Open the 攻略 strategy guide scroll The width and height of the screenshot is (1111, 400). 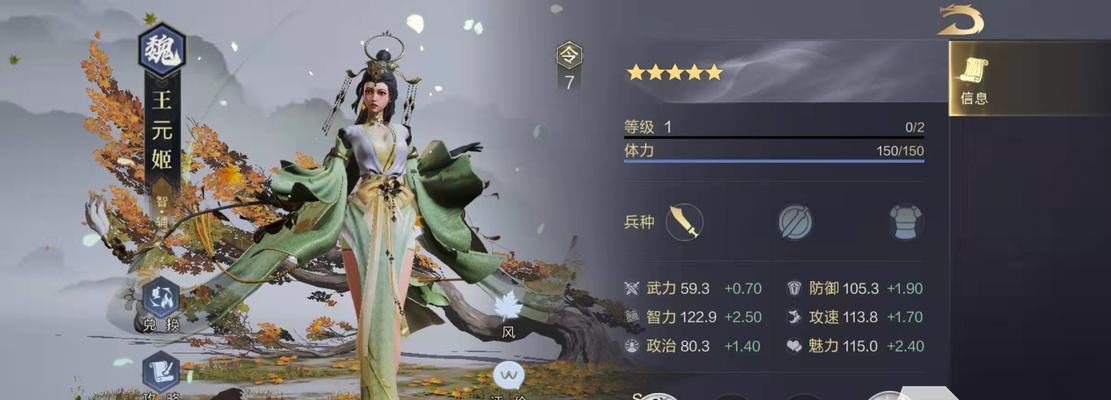click(161, 375)
